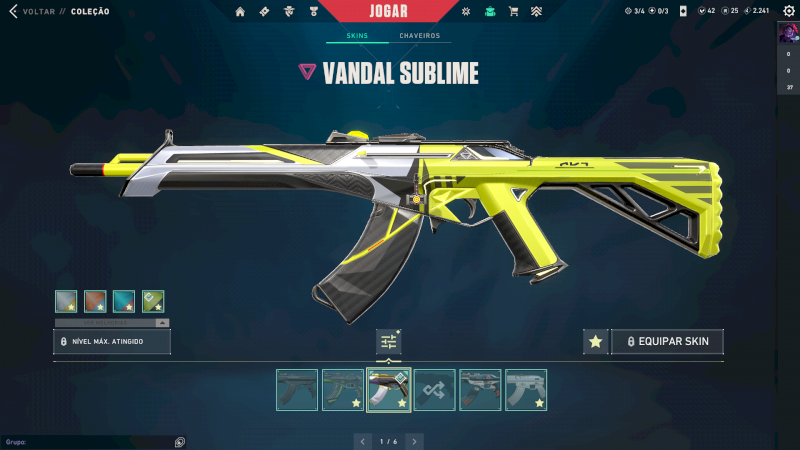Go to the previous skin page
The width and height of the screenshot is (800, 450).
(x=364, y=440)
